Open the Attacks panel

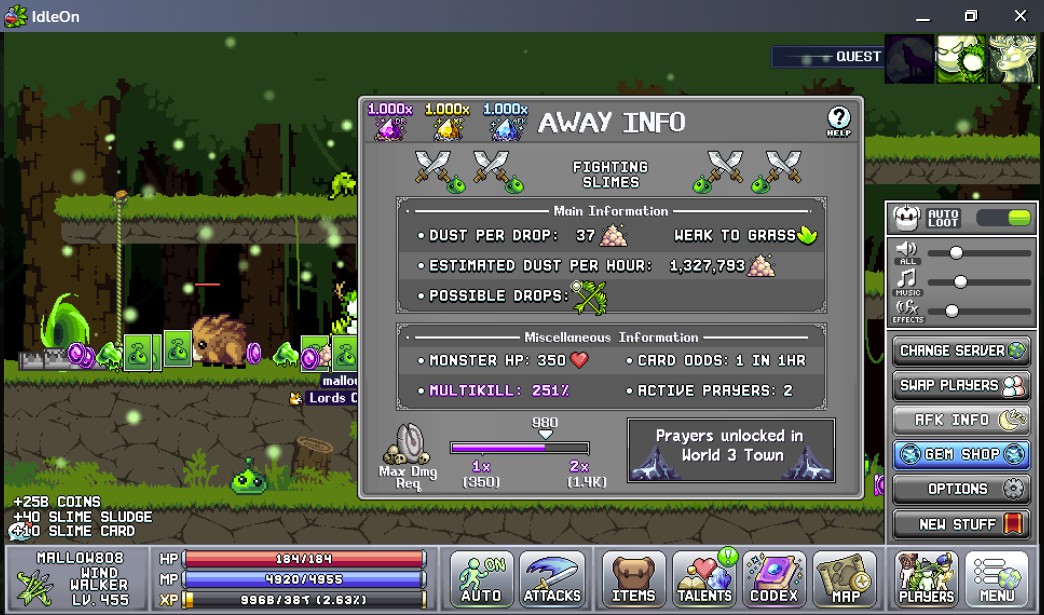click(552, 579)
